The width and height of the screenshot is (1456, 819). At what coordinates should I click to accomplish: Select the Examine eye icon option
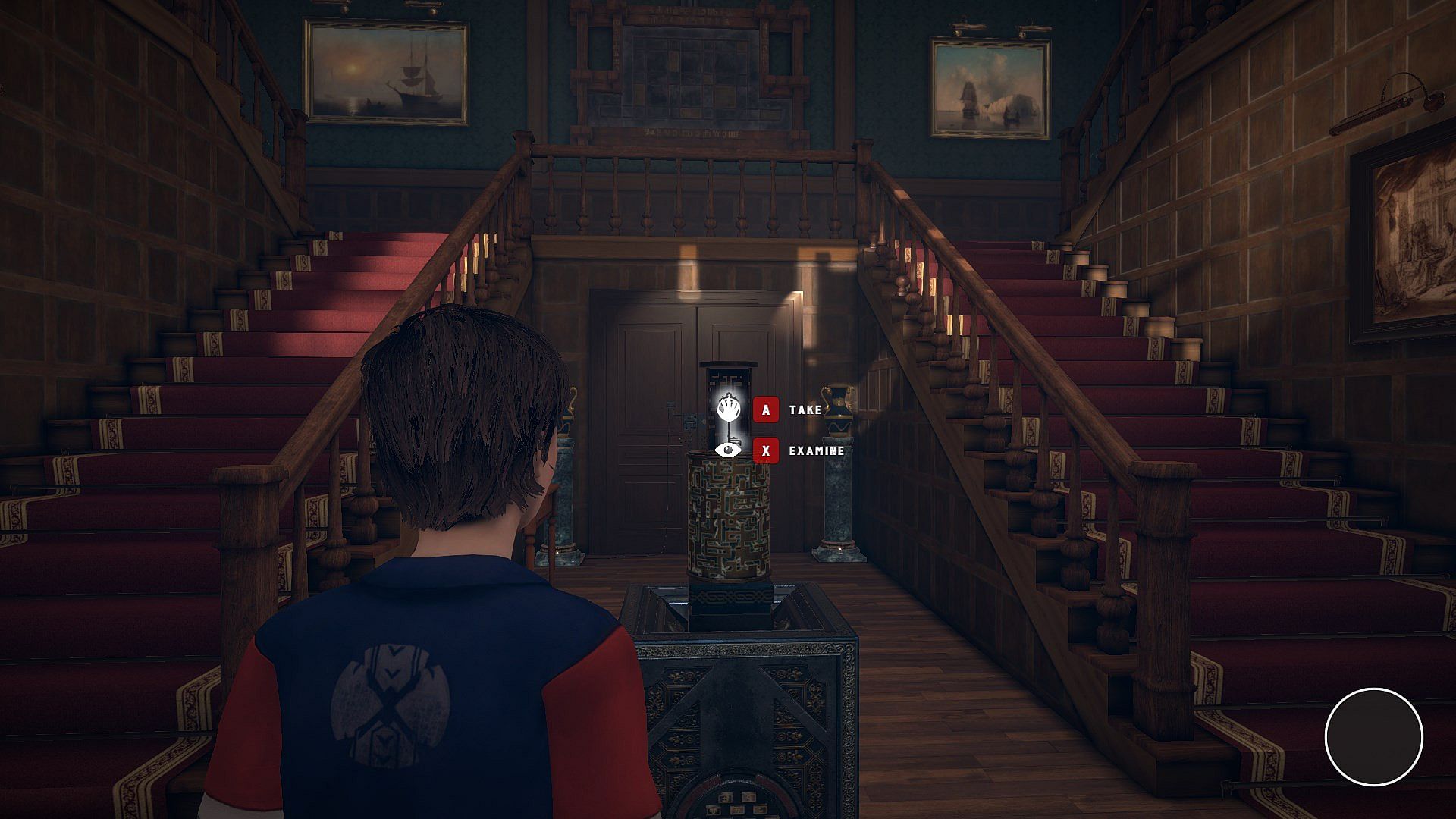point(728,450)
